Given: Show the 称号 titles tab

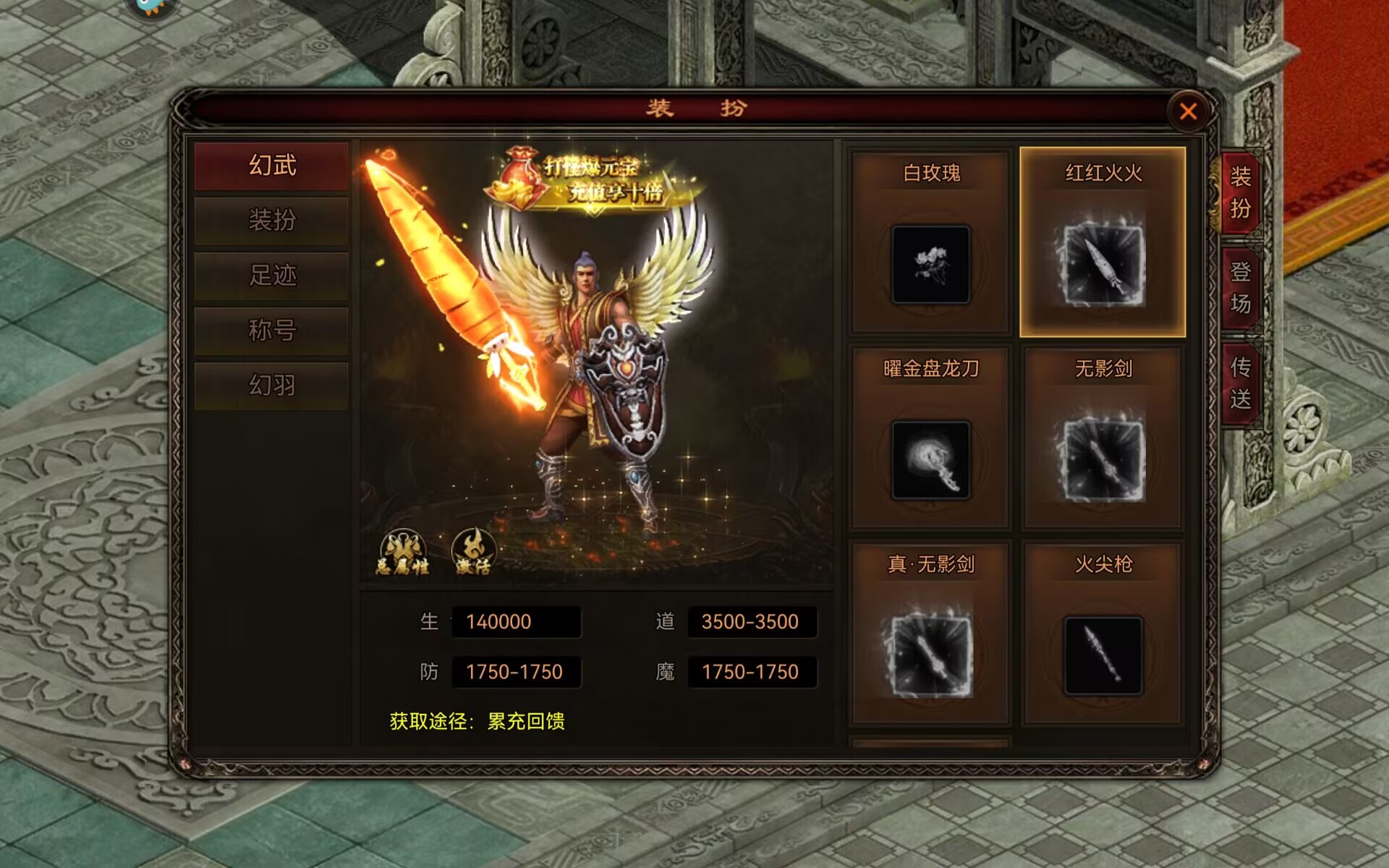Looking at the screenshot, I should [x=272, y=330].
